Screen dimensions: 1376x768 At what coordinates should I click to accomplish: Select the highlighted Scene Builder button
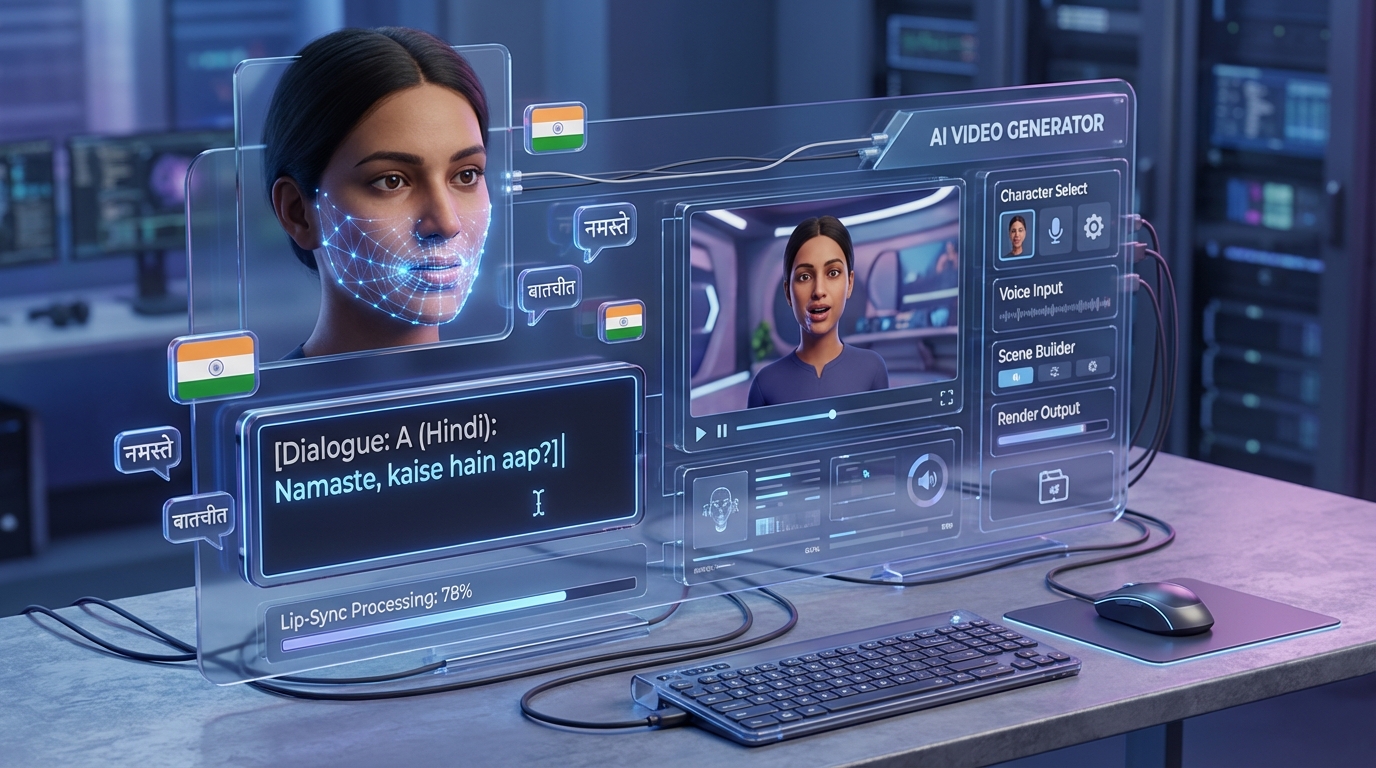[1016, 376]
